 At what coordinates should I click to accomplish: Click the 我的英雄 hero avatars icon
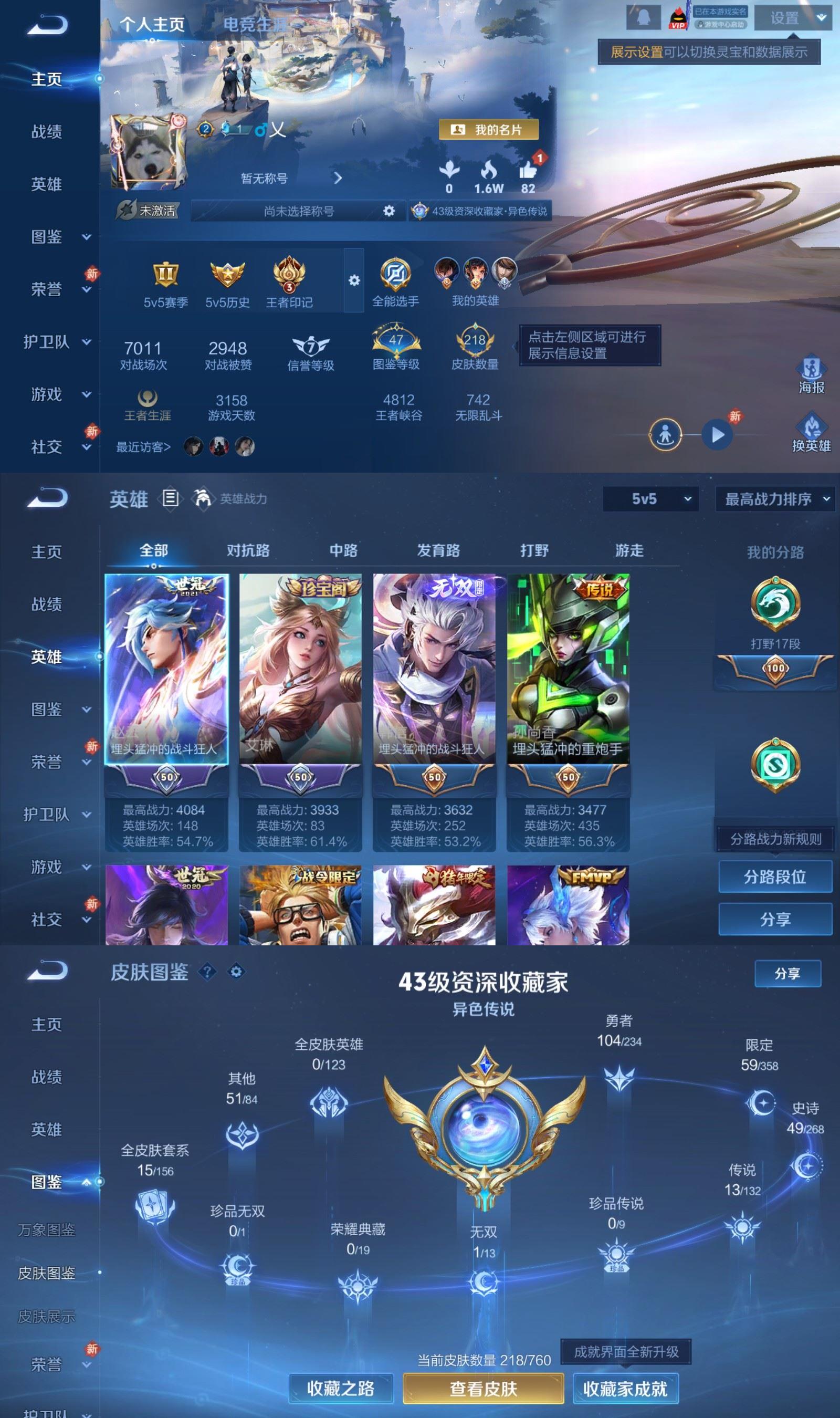point(477,276)
